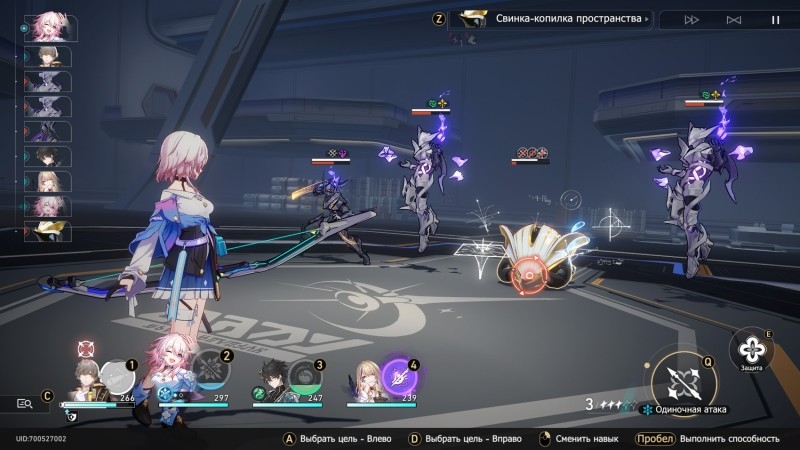Open the battle details magnifier button
The image size is (800, 450).
pyautogui.click(x=26, y=403)
